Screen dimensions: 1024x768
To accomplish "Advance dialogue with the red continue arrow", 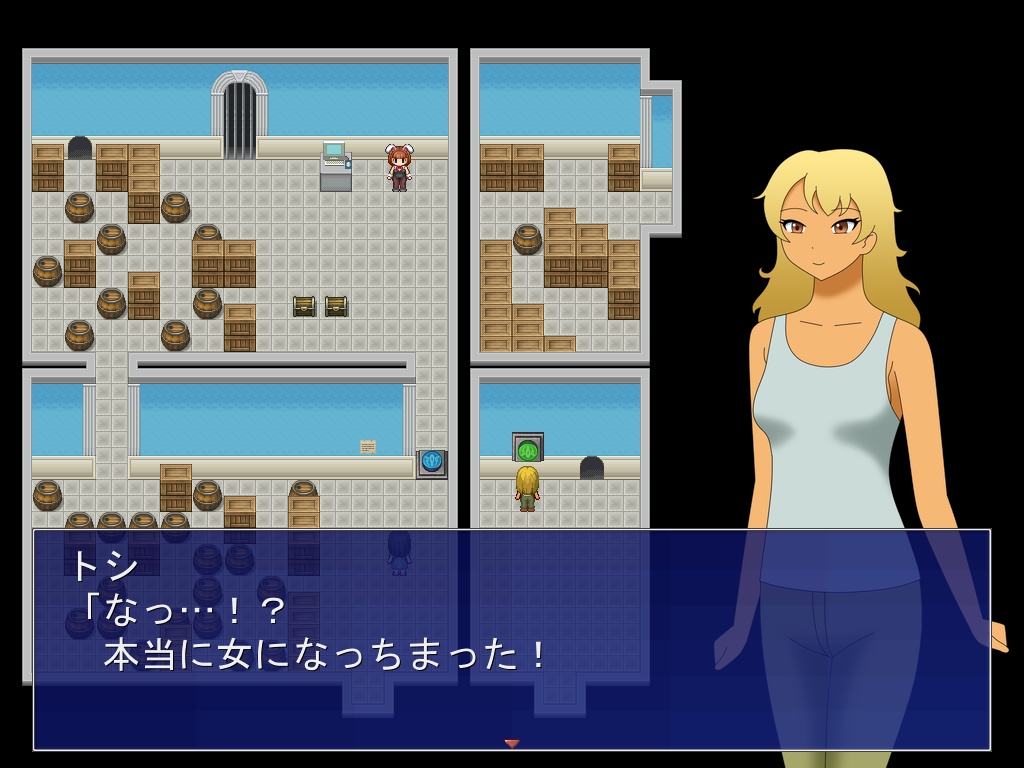I will 512,743.
